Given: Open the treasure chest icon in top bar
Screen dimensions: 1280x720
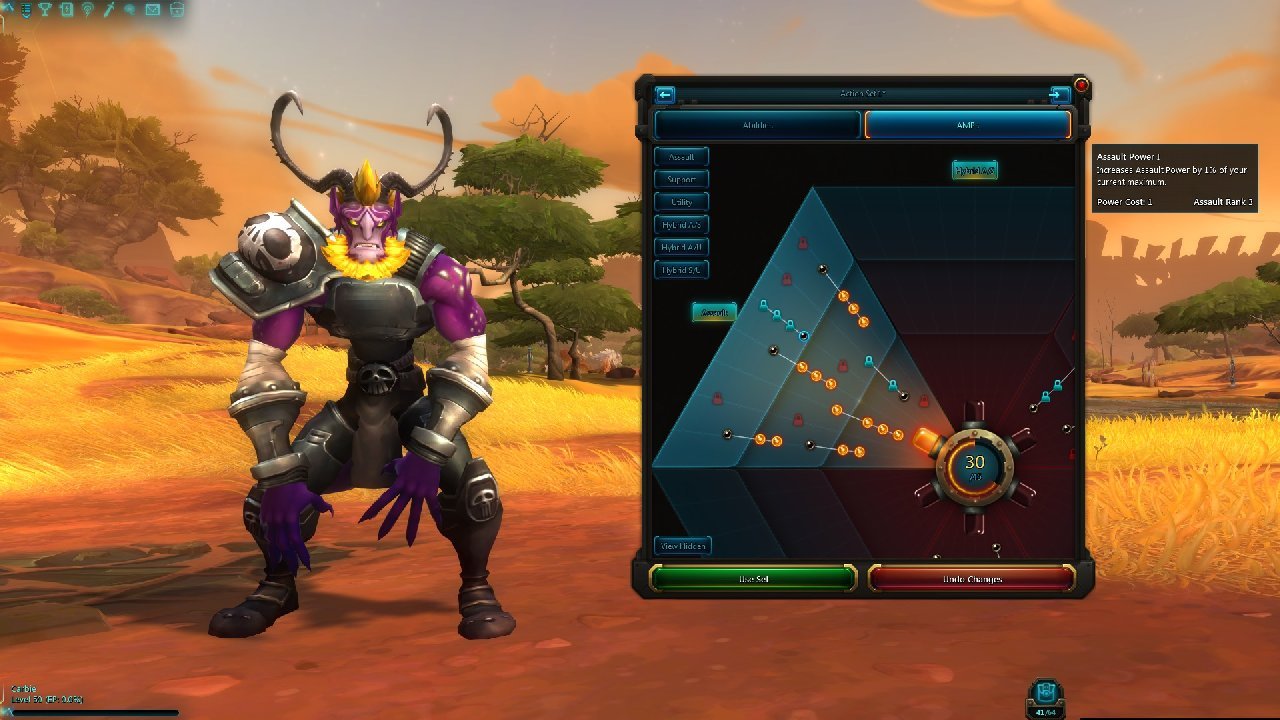Looking at the screenshot, I should (x=176, y=10).
